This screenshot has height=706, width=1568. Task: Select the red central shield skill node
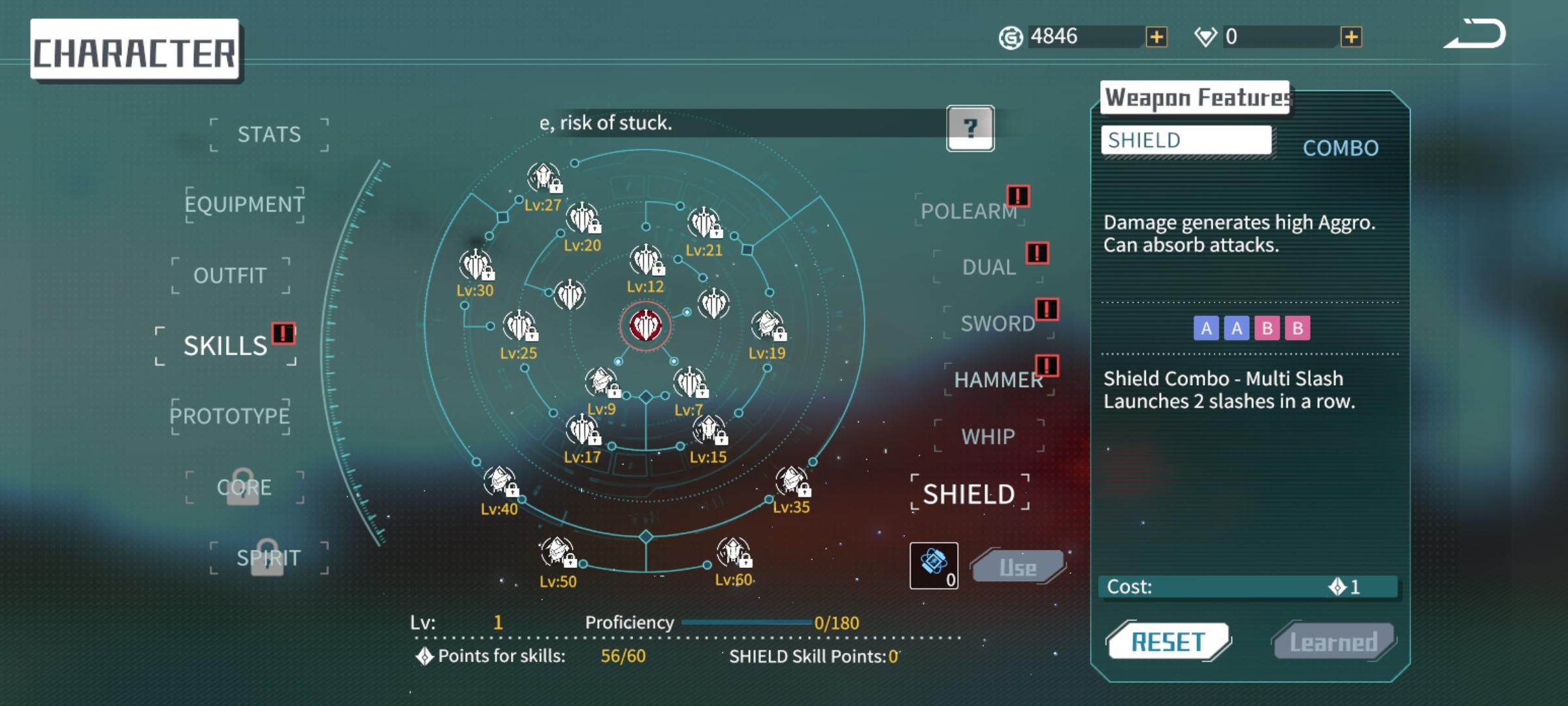(x=645, y=325)
